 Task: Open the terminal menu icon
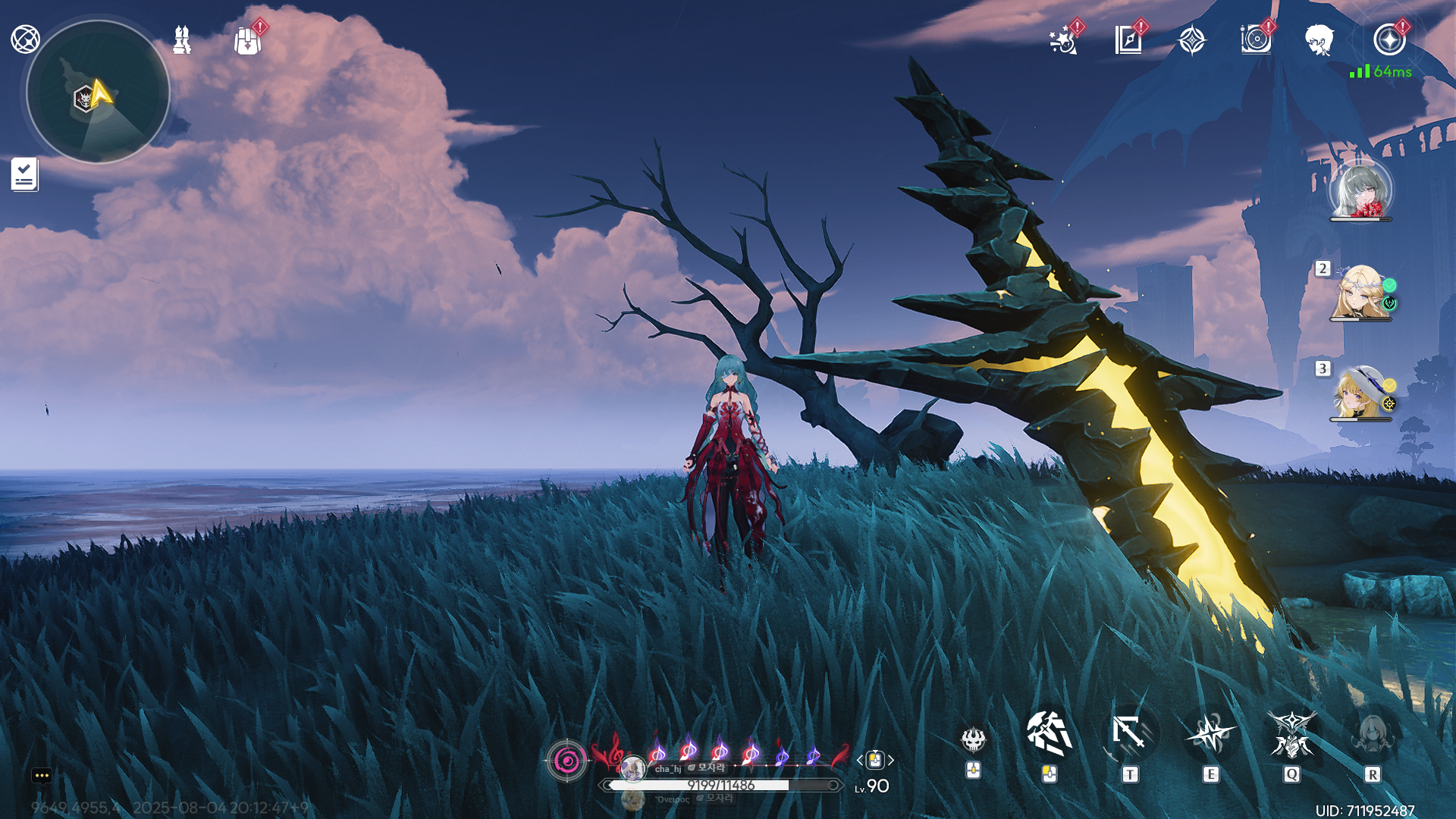[25, 39]
